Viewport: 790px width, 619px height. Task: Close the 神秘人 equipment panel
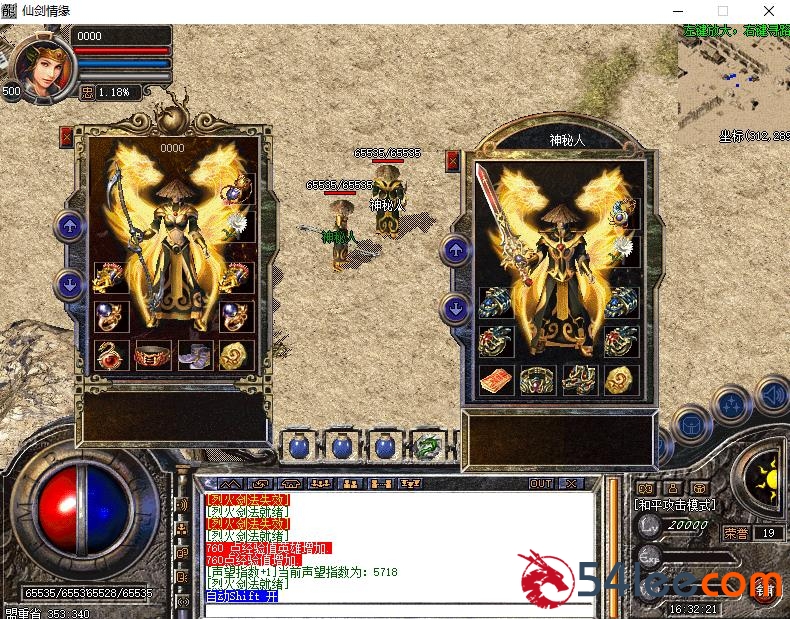pos(452,160)
